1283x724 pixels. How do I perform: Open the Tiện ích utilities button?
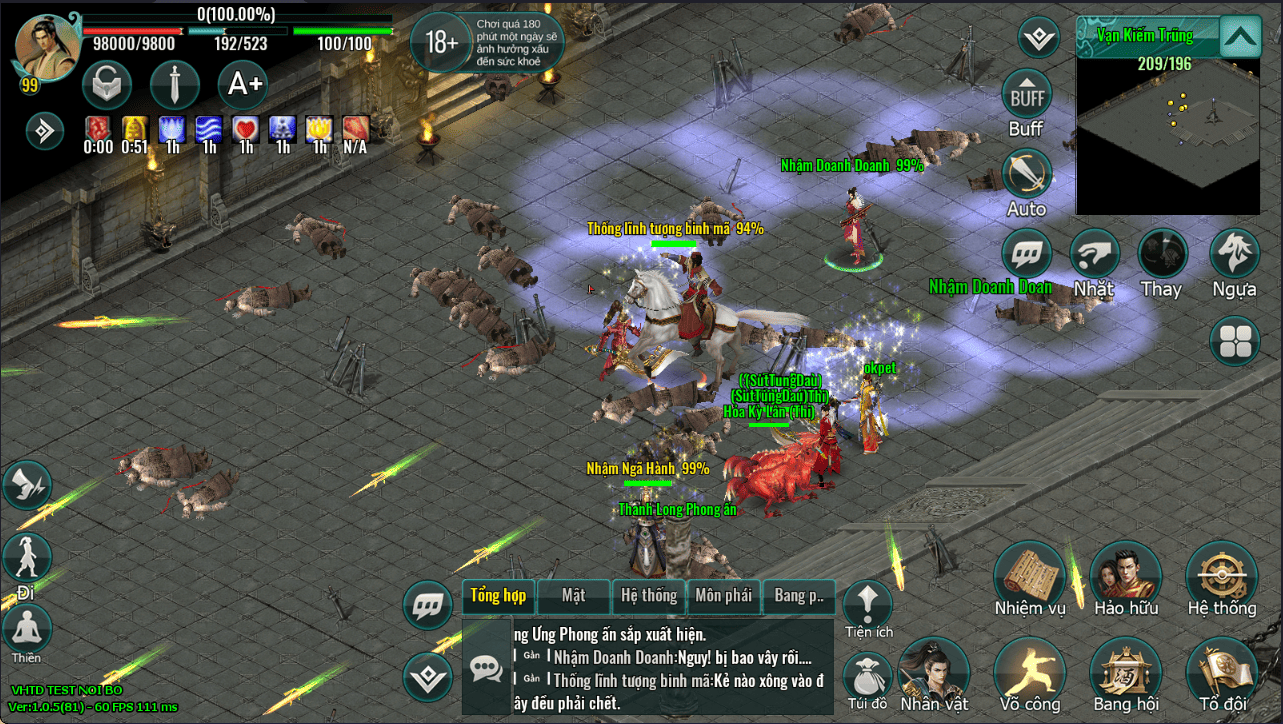[x=867, y=603]
